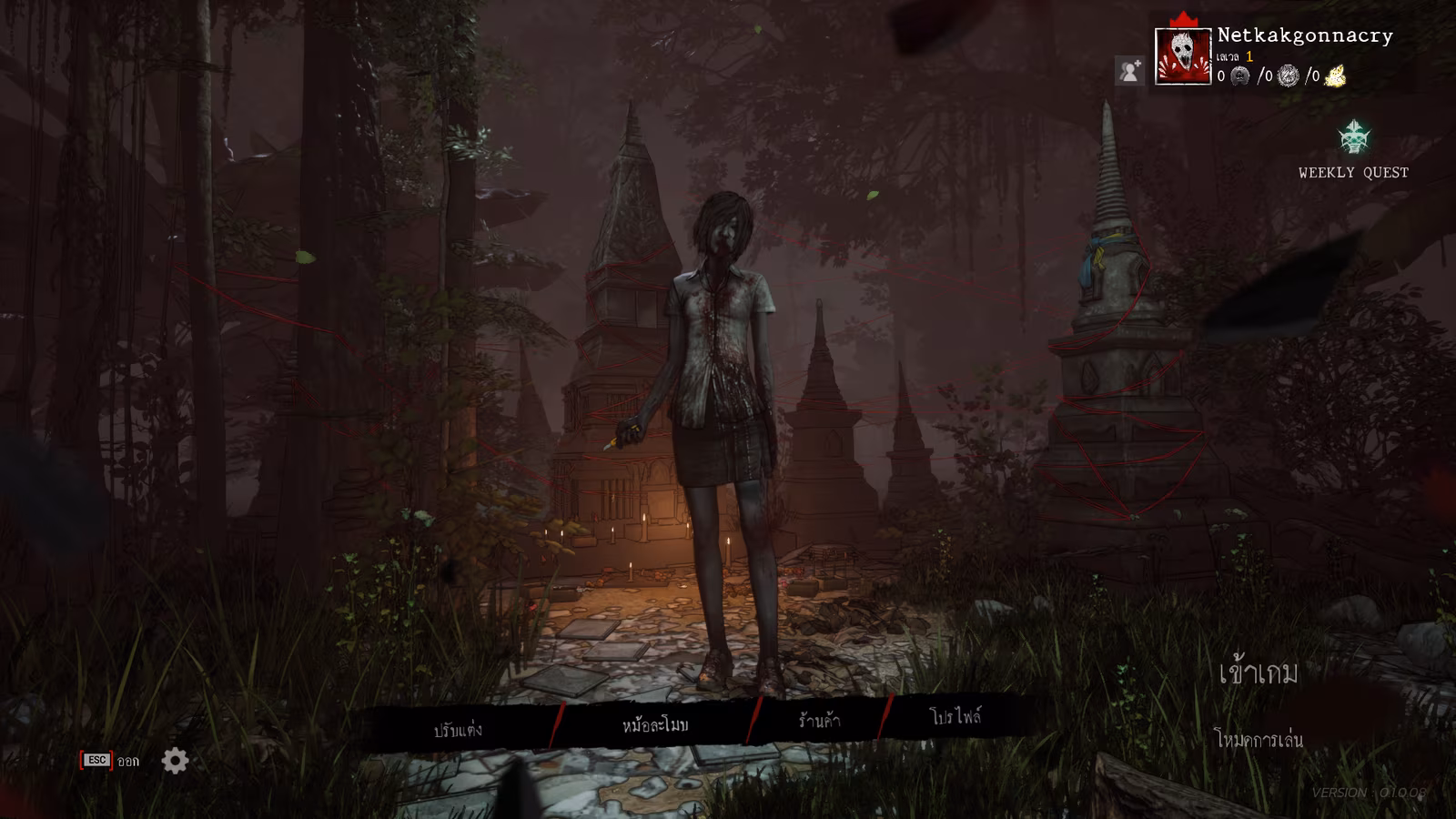Go to the โปรไฟล์ profile page
The image size is (1456, 819).
955,716
